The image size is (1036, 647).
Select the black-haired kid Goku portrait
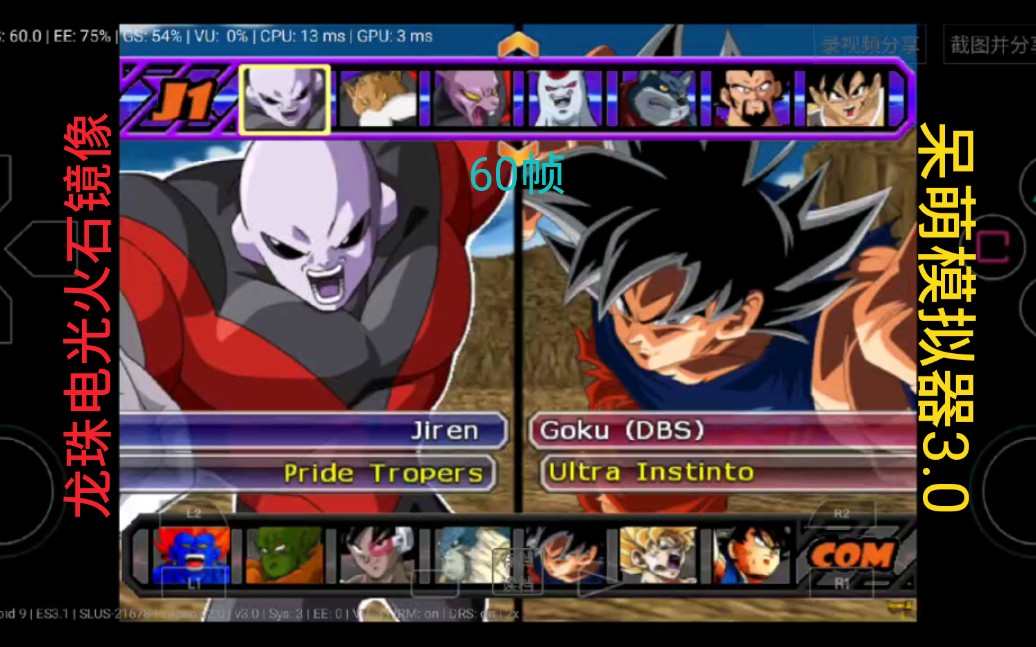coord(752,555)
